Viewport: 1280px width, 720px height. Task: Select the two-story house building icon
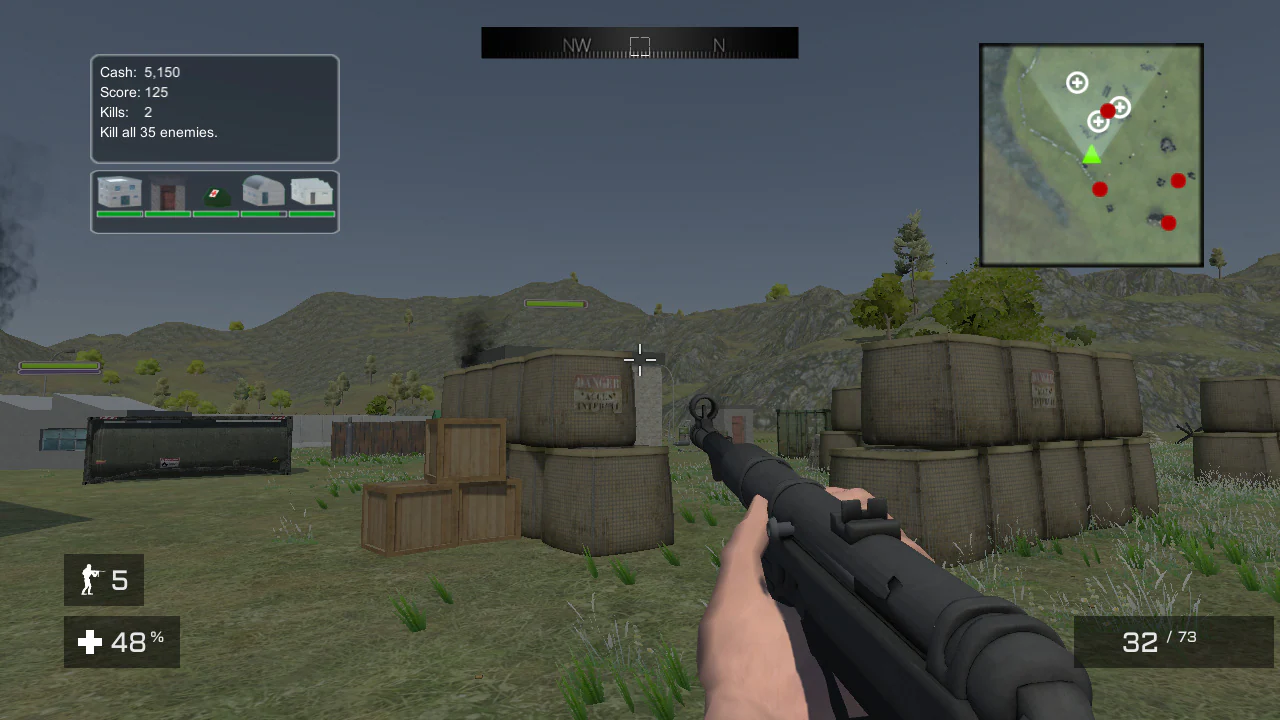tap(119, 193)
